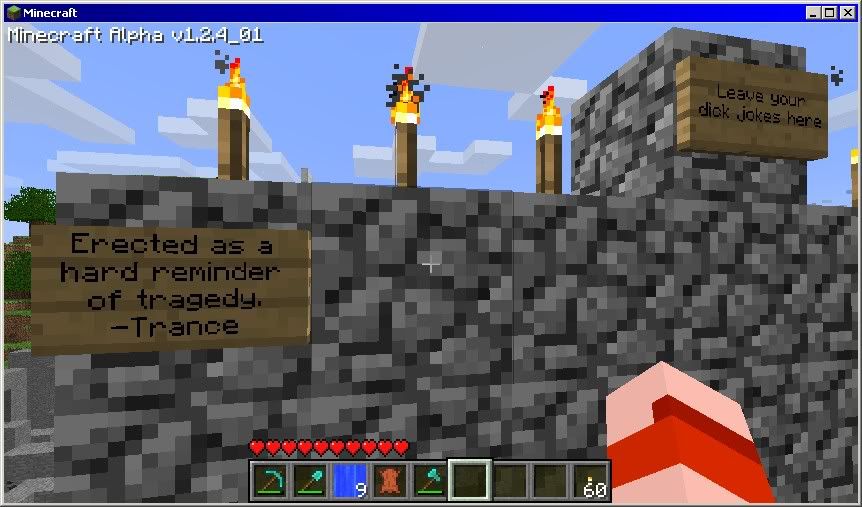Select the orange leather hide slot
Viewport: 862px width, 507px height.
point(388,480)
